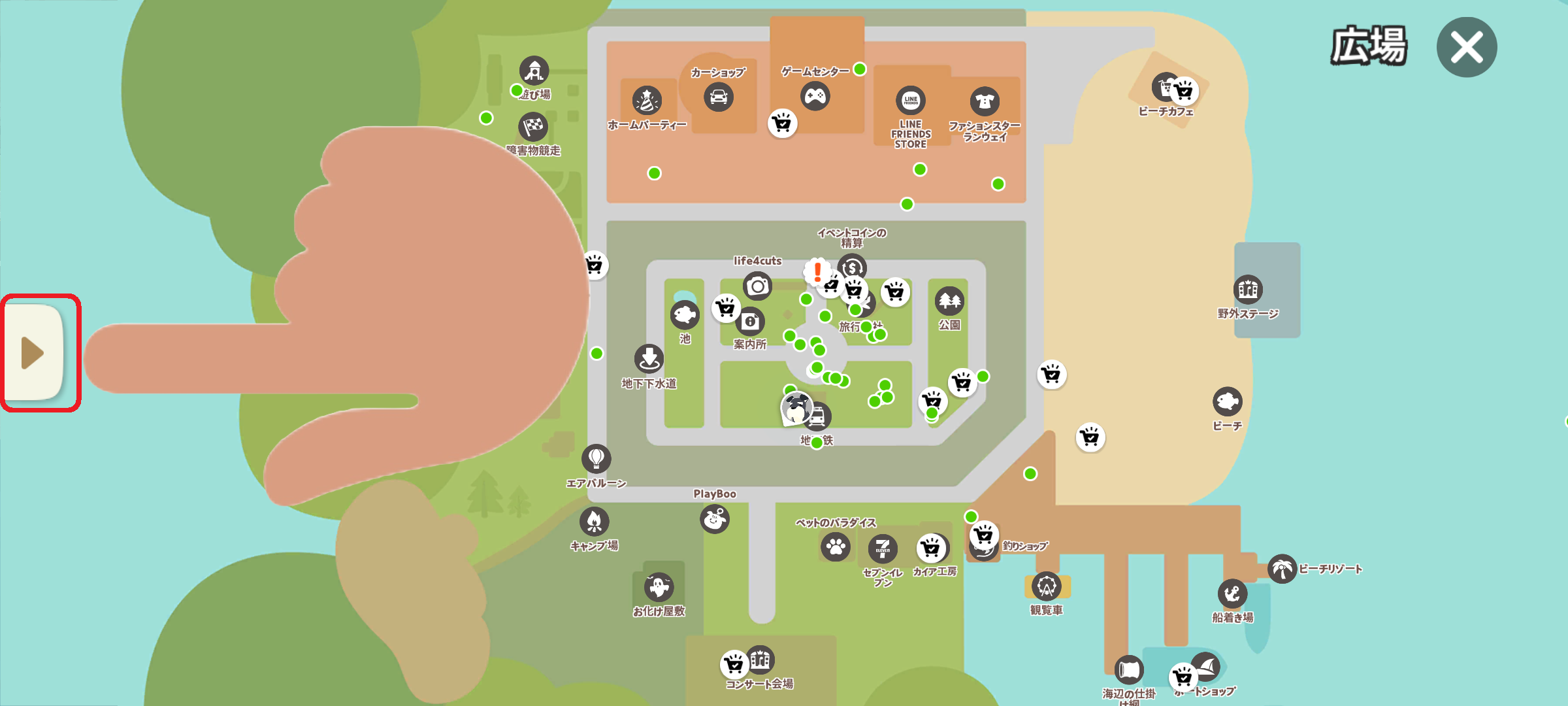Image resolution: width=1568 pixels, height=706 pixels.
Task: Close the plaza map
Action: (1466, 47)
